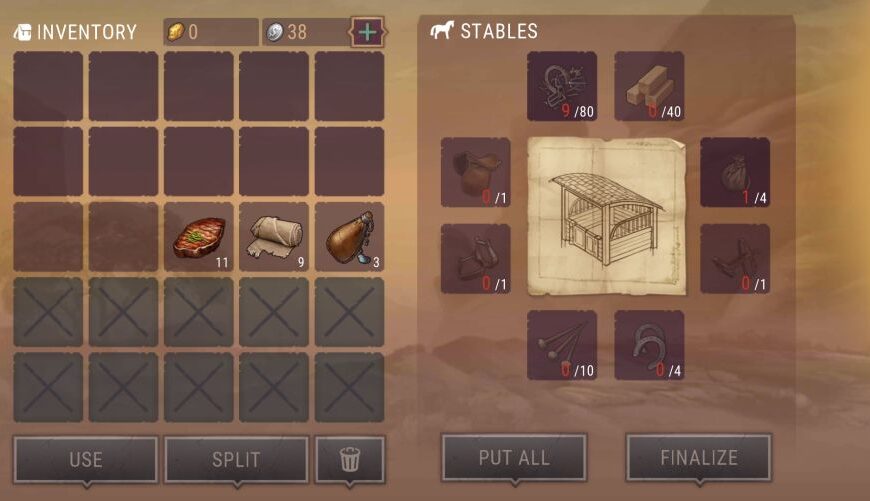Click the USE button
Viewport: 870px width, 501px height.
[86, 459]
